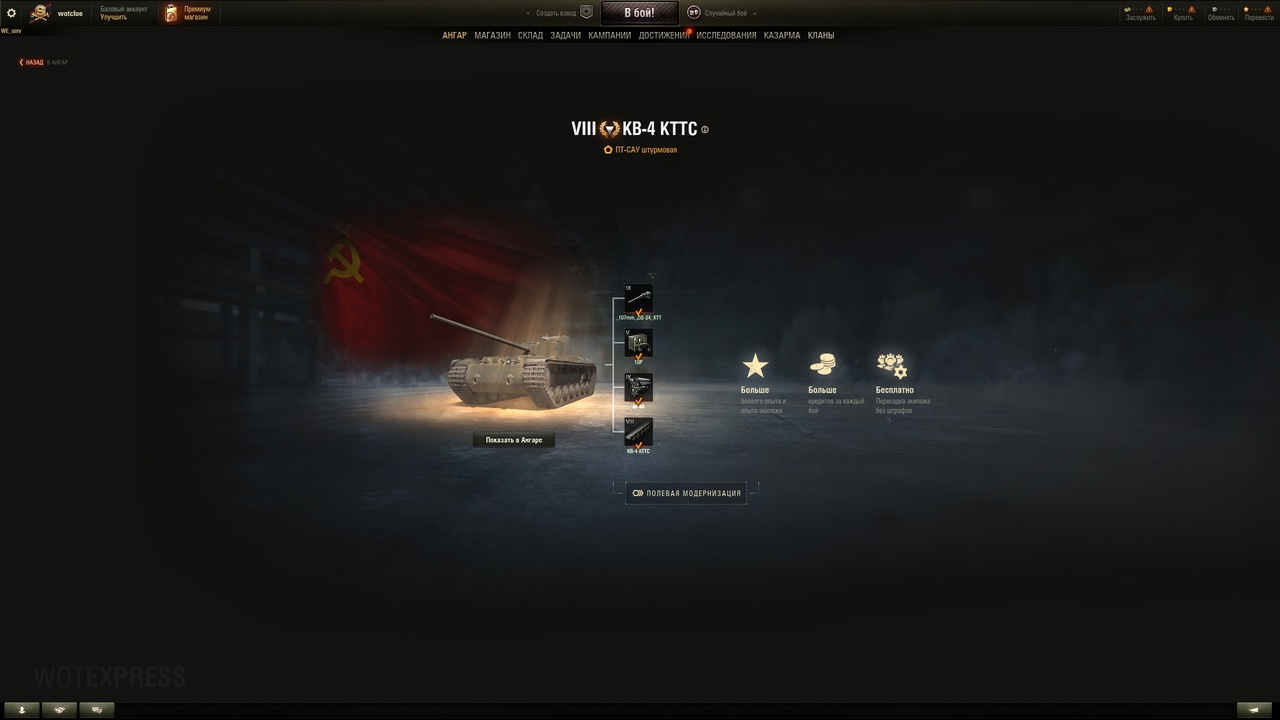The image size is (1280, 720).
Task: Open 'ПОЛЕВАЯ МОДЕРНИЗАЦИЯ'
Action: point(685,492)
